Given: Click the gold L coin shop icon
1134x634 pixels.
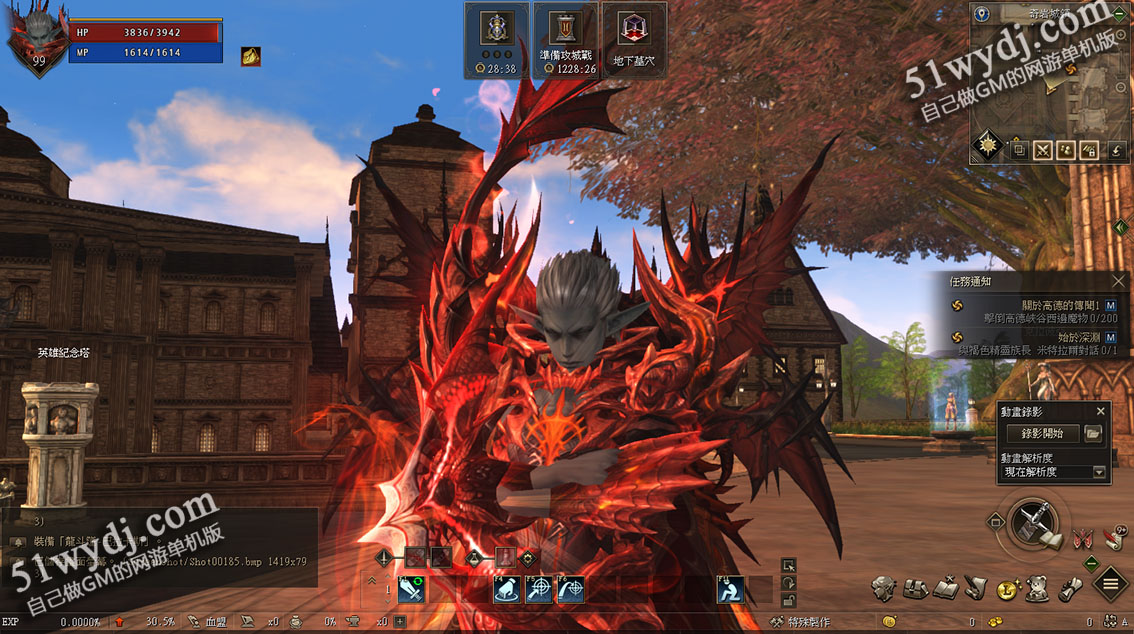Looking at the screenshot, I should 1008,589.
